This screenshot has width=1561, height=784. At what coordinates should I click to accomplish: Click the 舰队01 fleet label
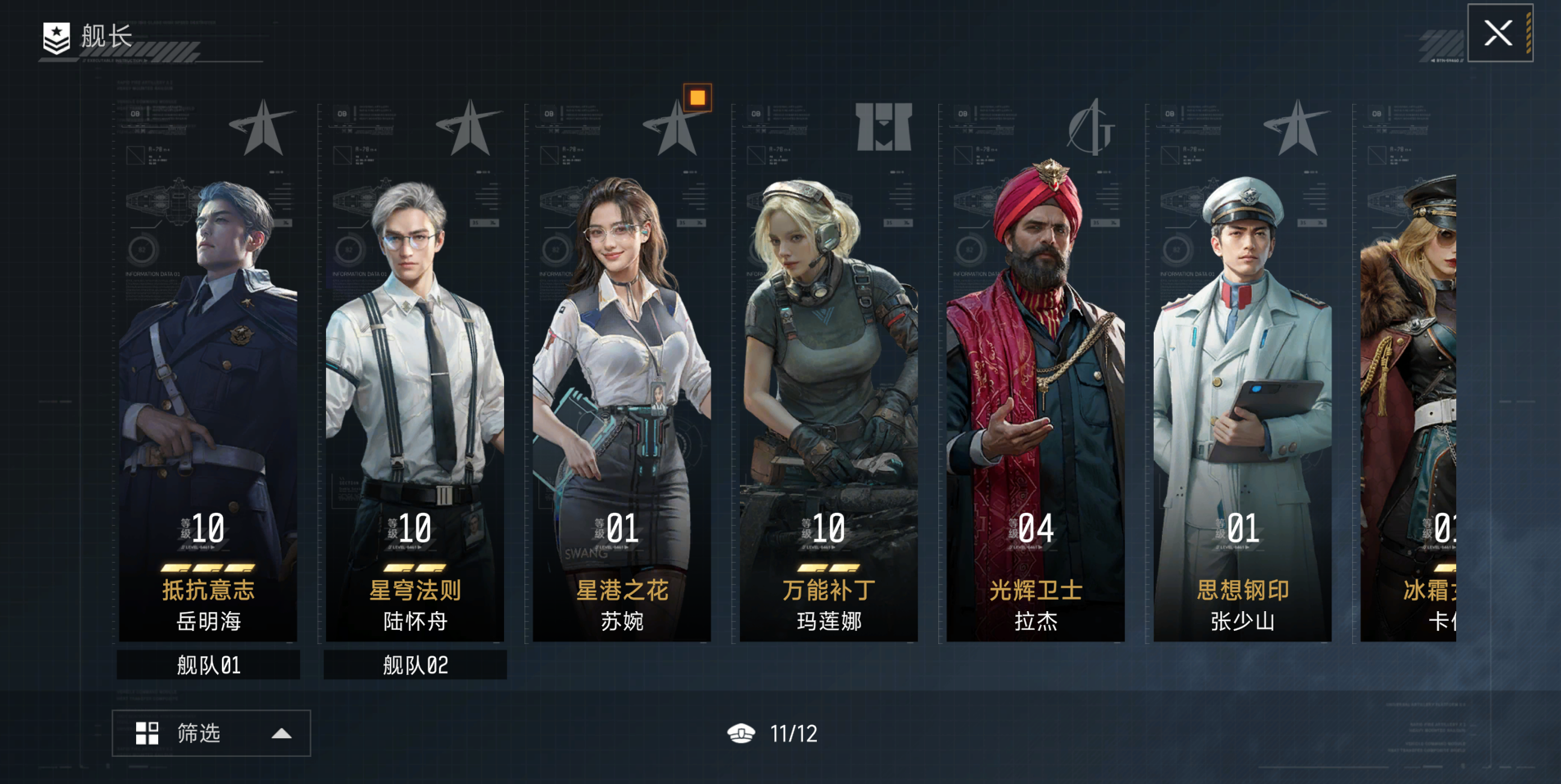[208, 664]
